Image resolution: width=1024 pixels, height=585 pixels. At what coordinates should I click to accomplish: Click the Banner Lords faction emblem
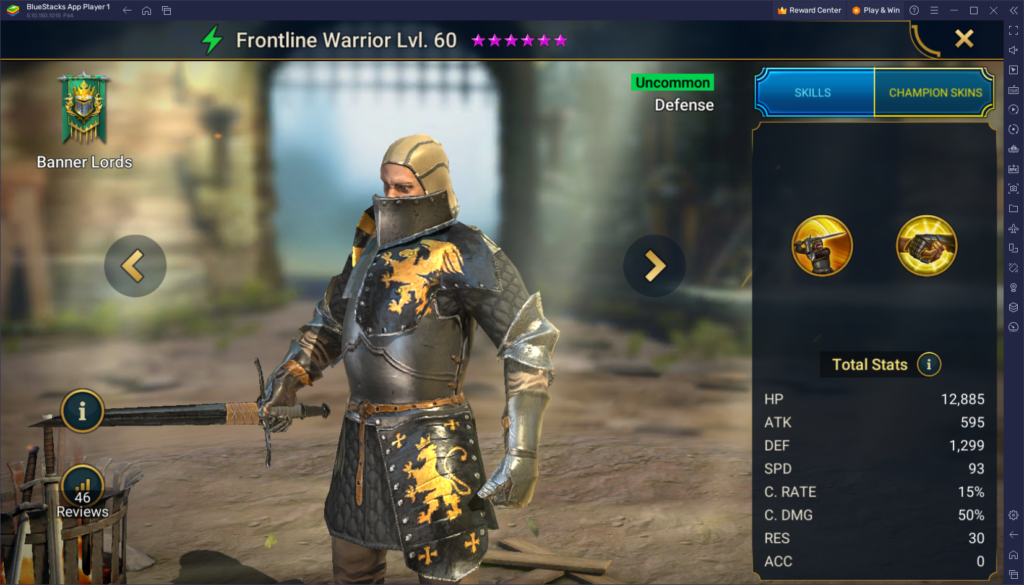[84, 110]
